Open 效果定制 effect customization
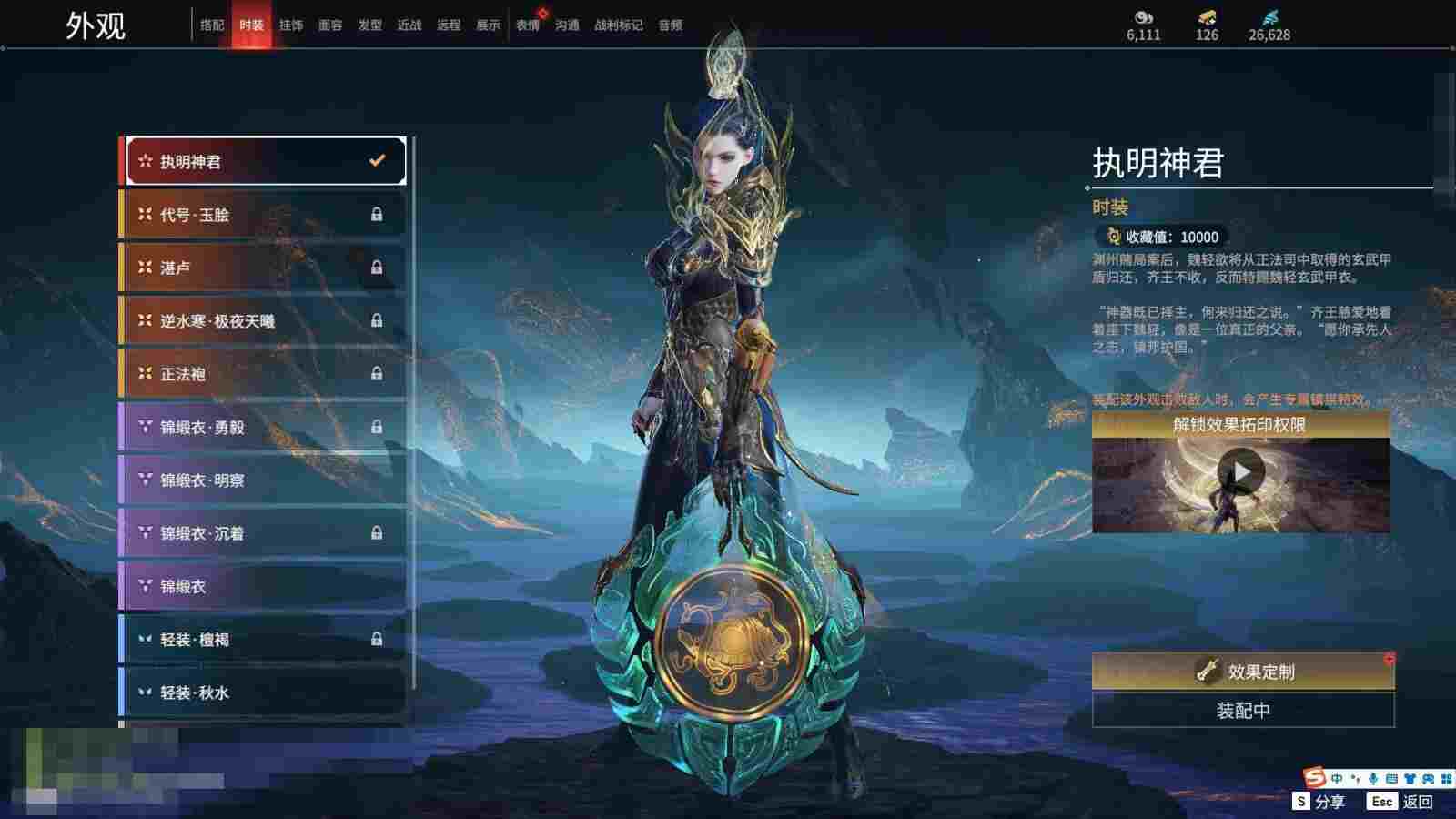The image size is (1456, 819). [x=1243, y=672]
